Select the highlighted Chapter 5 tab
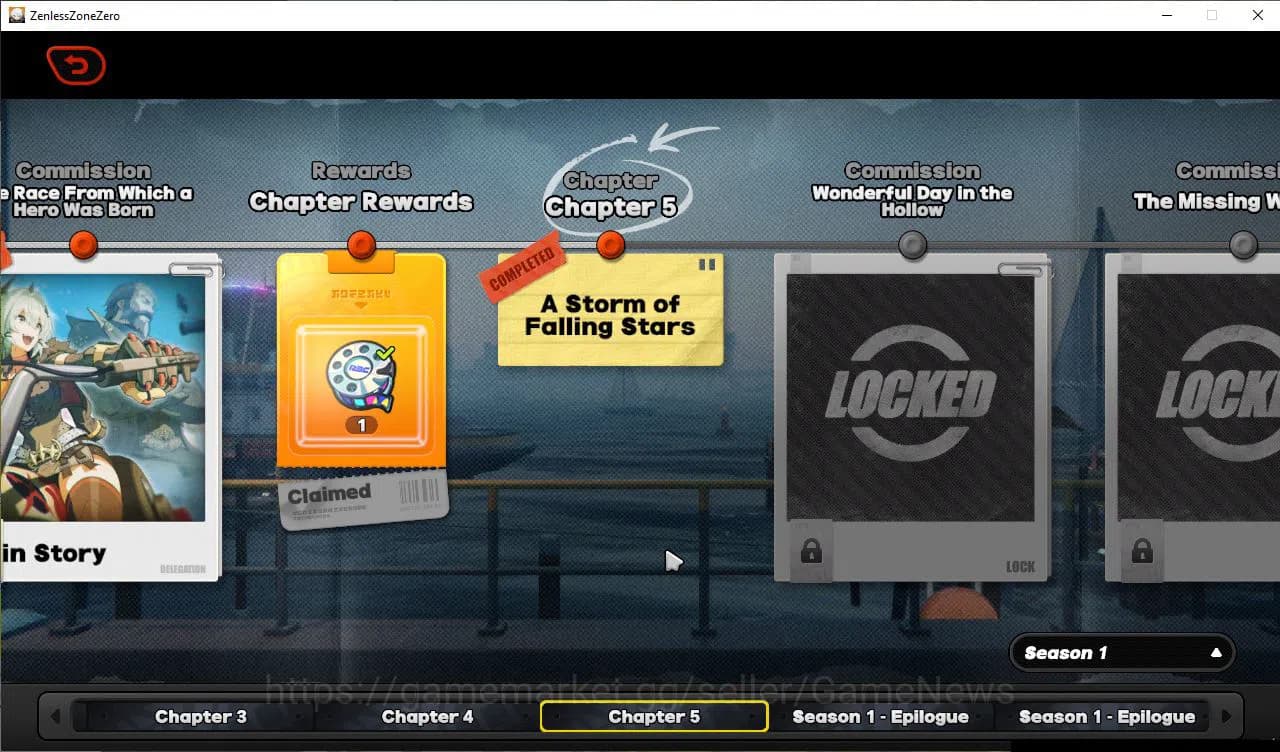Viewport: 1280px width, 752px height. tap(654, 717)
